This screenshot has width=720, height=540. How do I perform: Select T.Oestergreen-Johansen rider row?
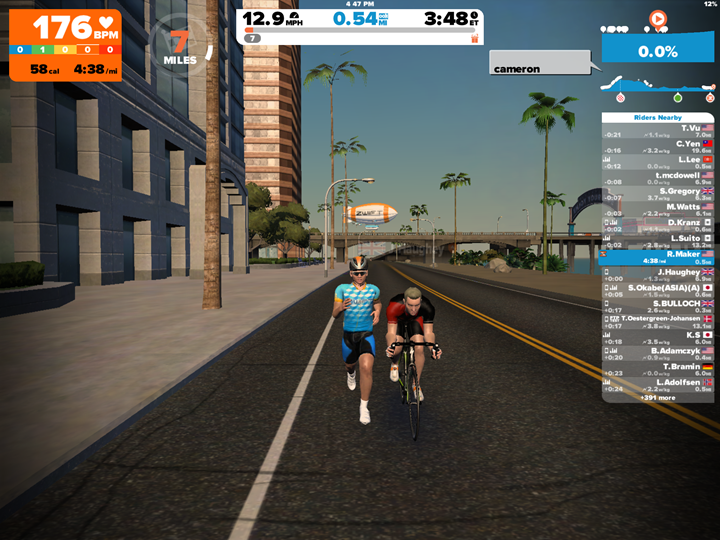(658, 320)
